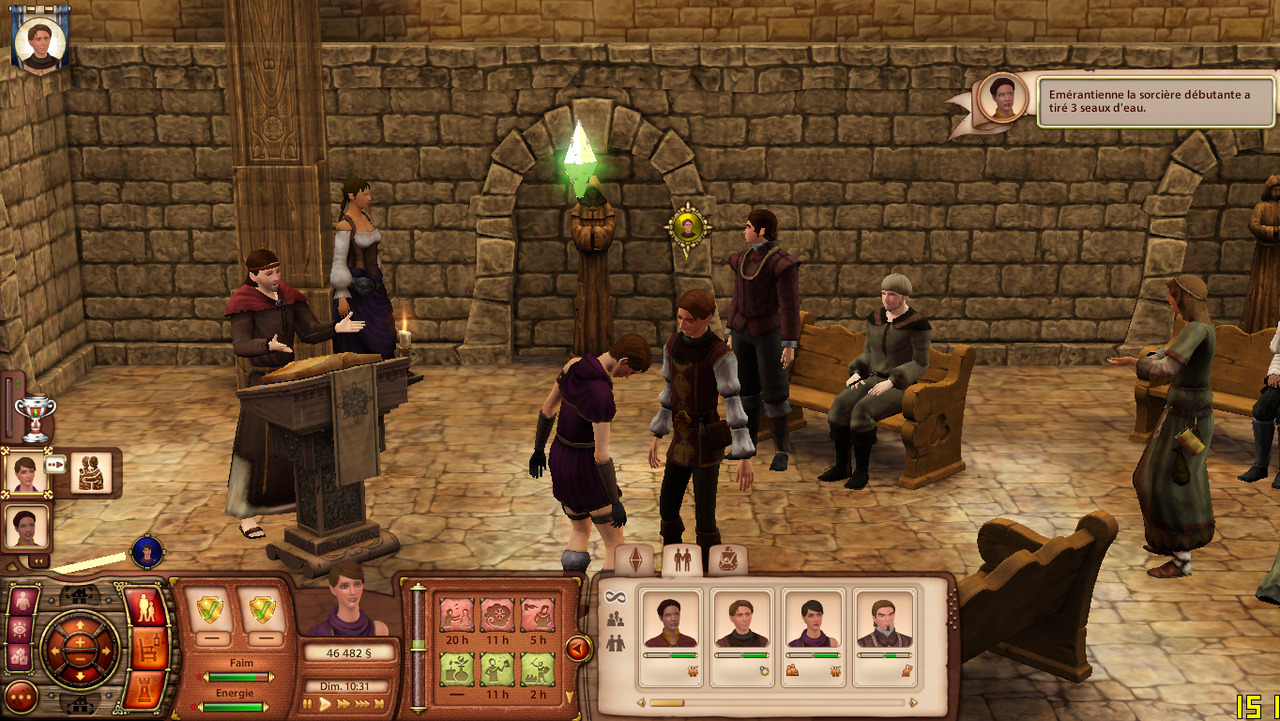Click the queued hug action icon

91,472
